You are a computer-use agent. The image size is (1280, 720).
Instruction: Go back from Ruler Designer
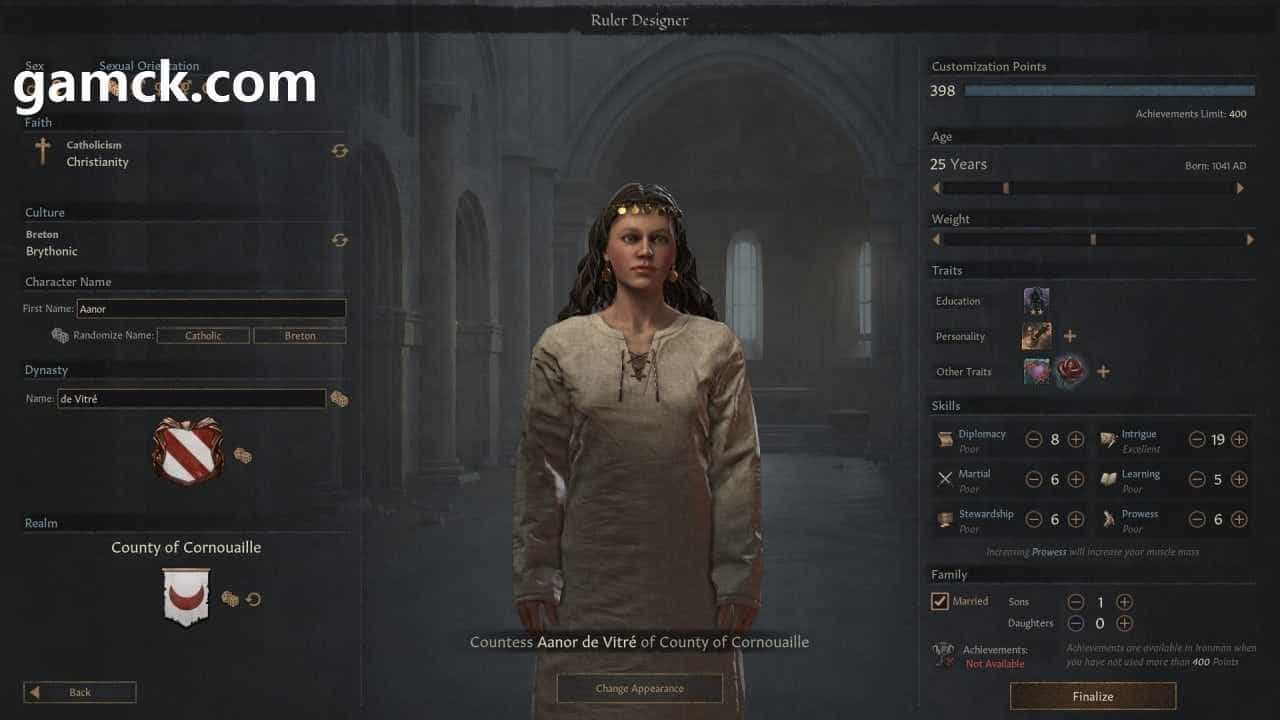[80, 692]
